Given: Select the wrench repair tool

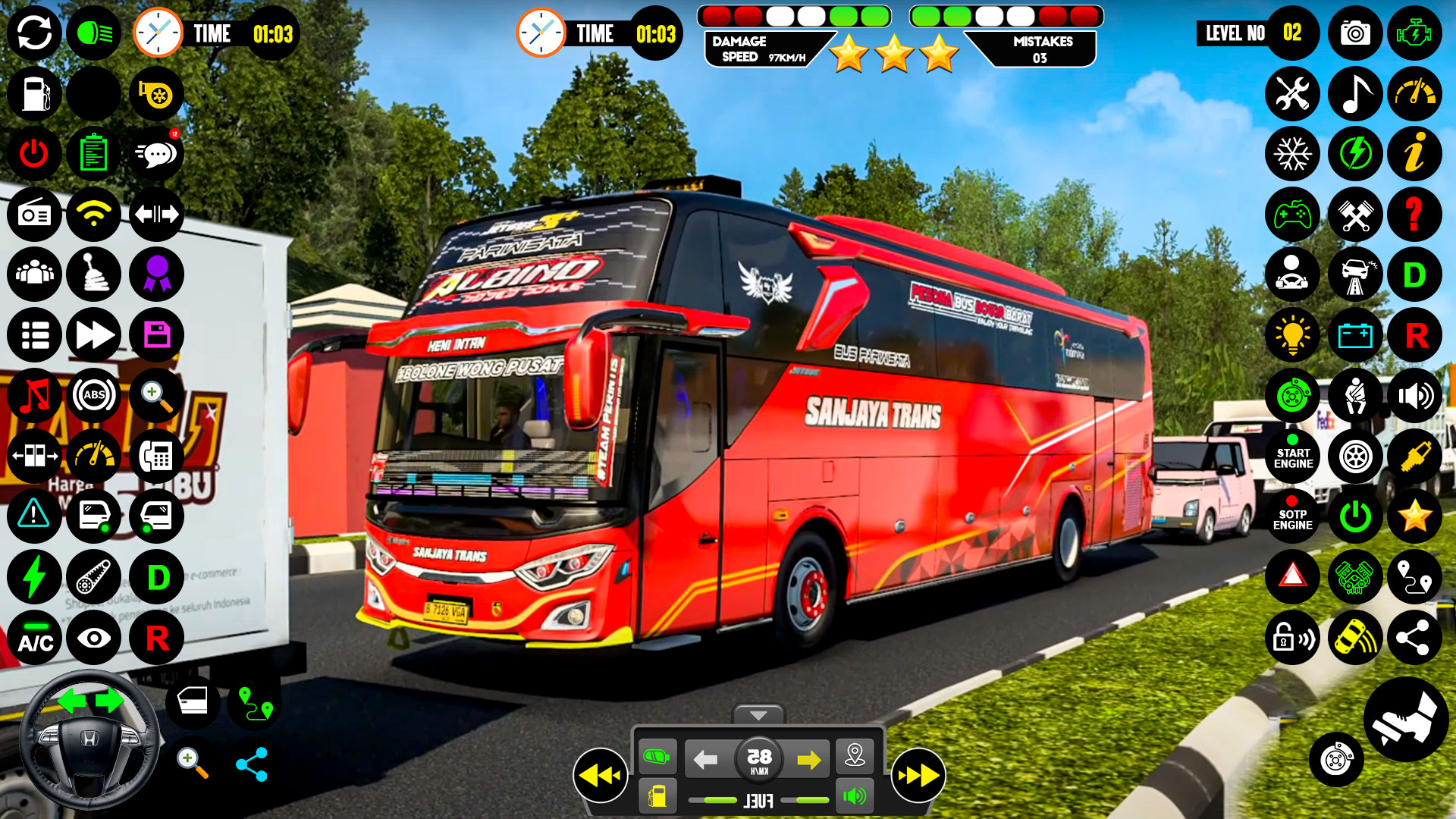Looking at the screenshot, I should [x=1293, y=93].
